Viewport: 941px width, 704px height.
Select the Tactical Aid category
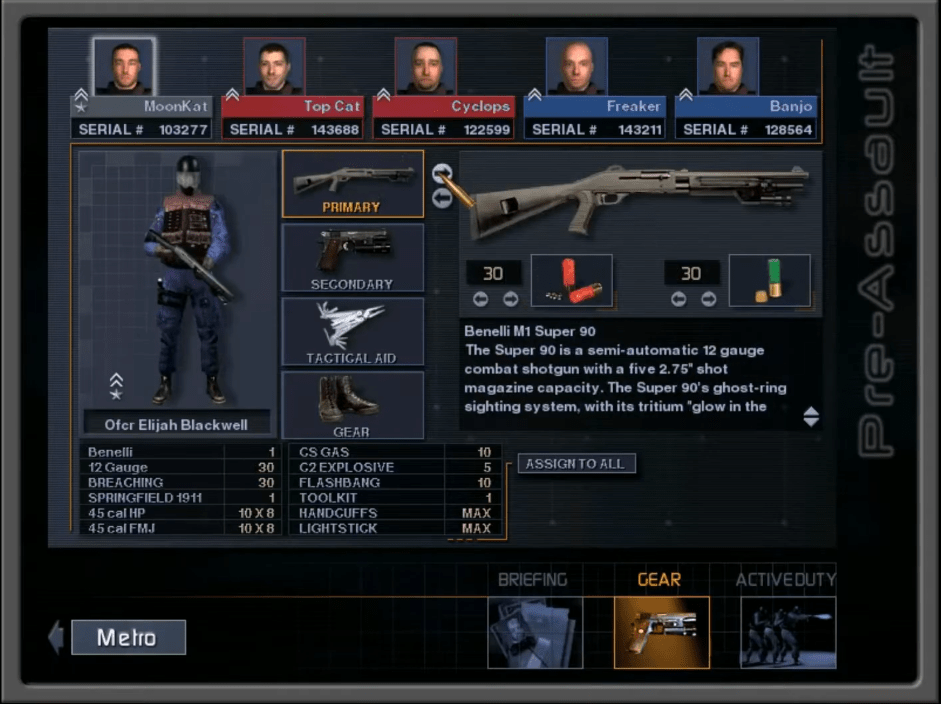(x=352, y=332)
